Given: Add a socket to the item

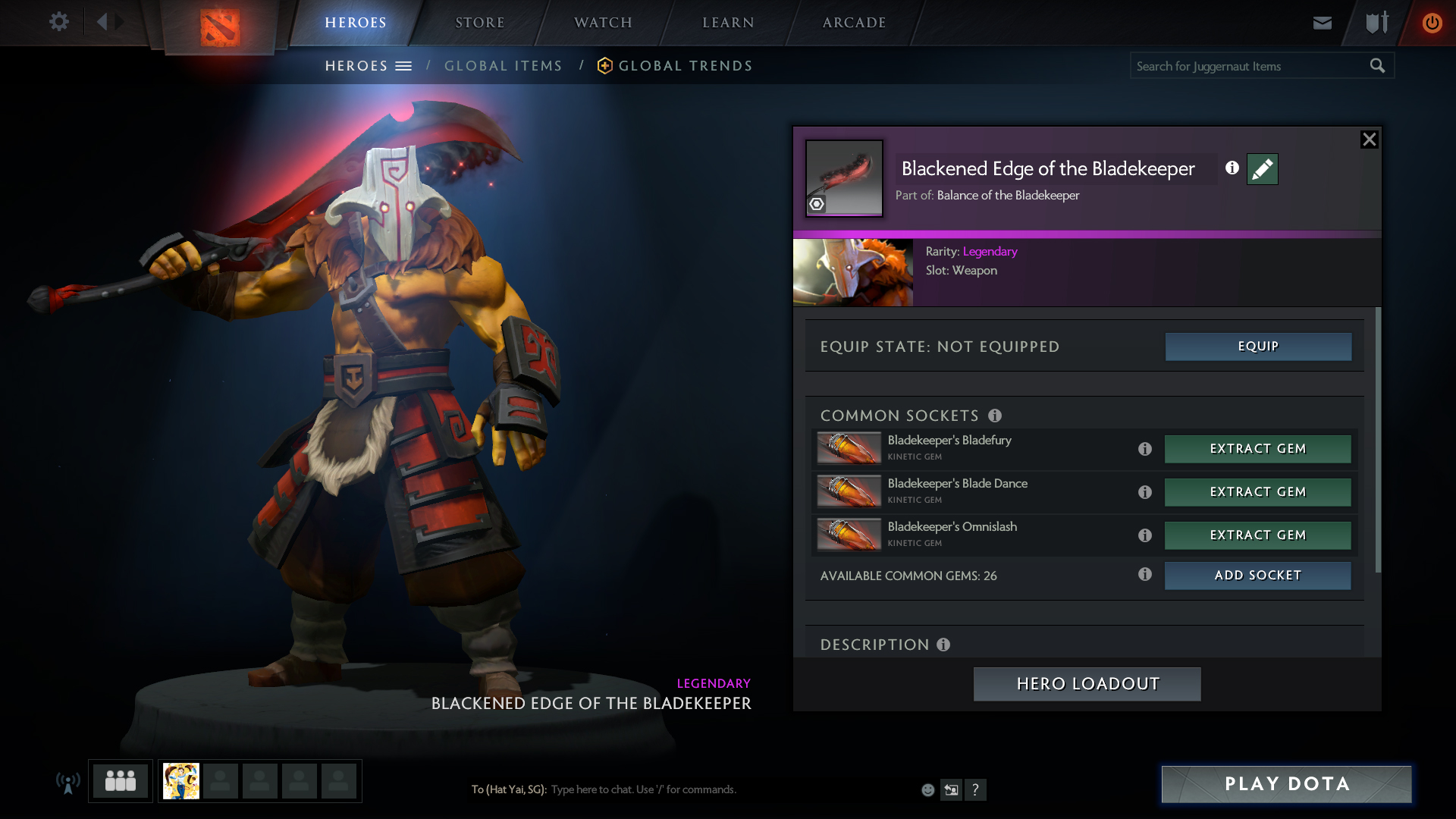Looking at the screenshot, I should [x=1257, y=576].
